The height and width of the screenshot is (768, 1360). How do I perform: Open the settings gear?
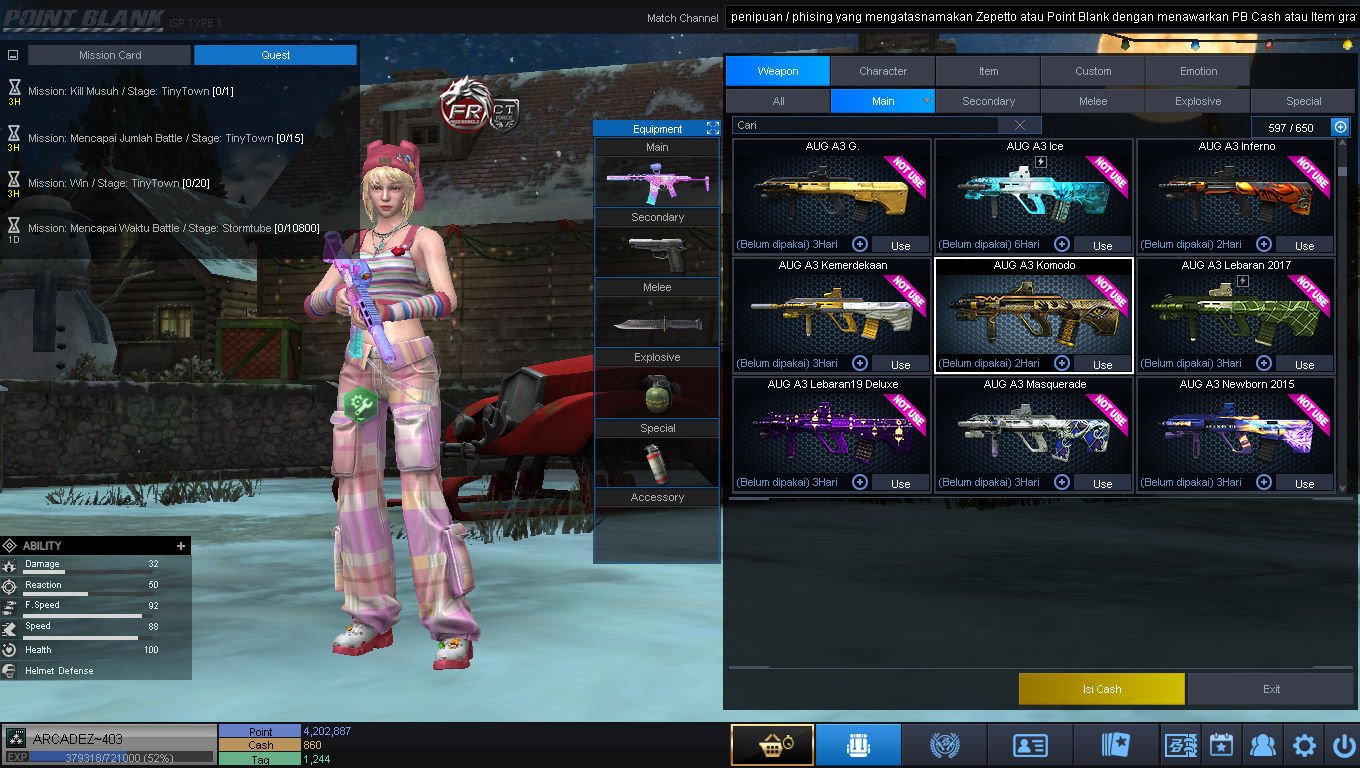(x=1304, y=745)
